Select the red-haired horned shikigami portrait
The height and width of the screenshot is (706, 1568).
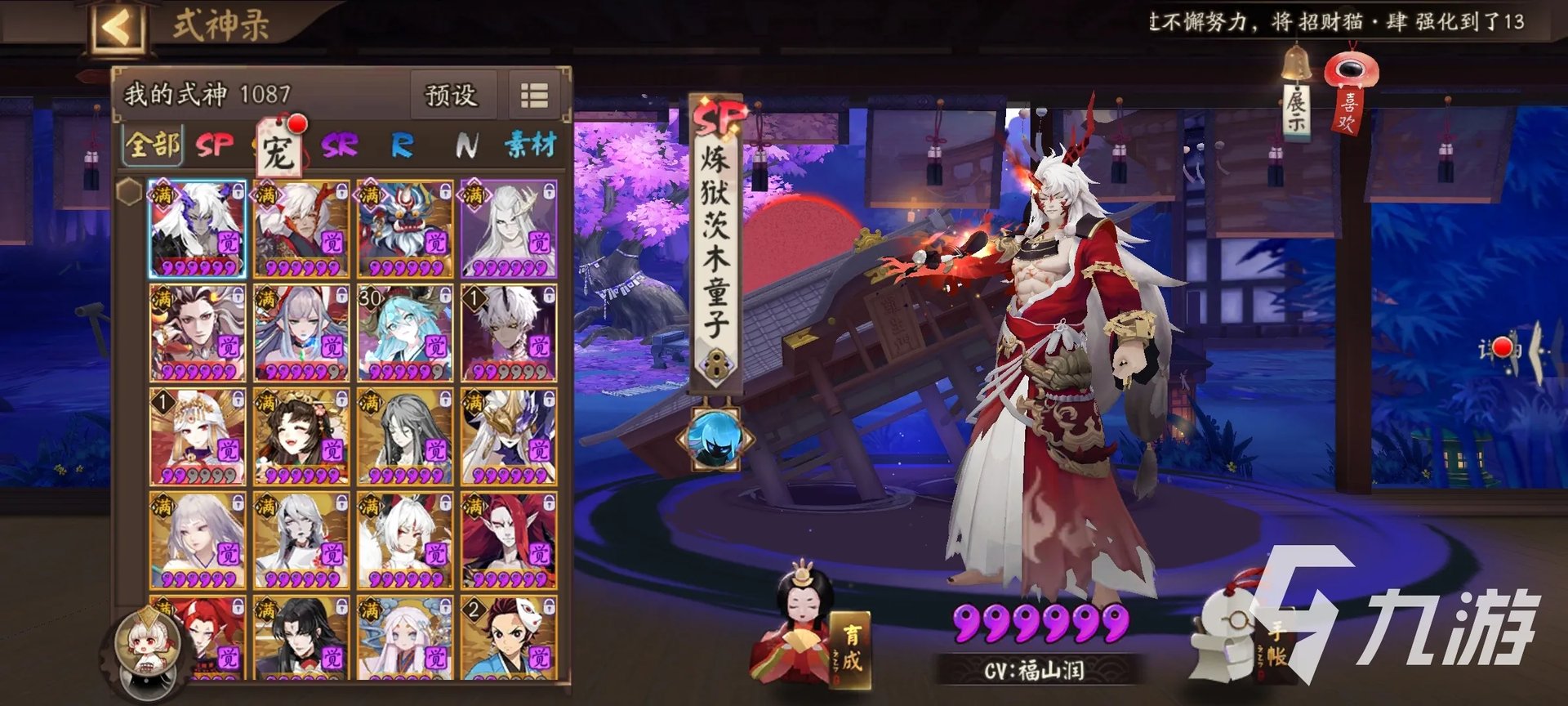508,541
